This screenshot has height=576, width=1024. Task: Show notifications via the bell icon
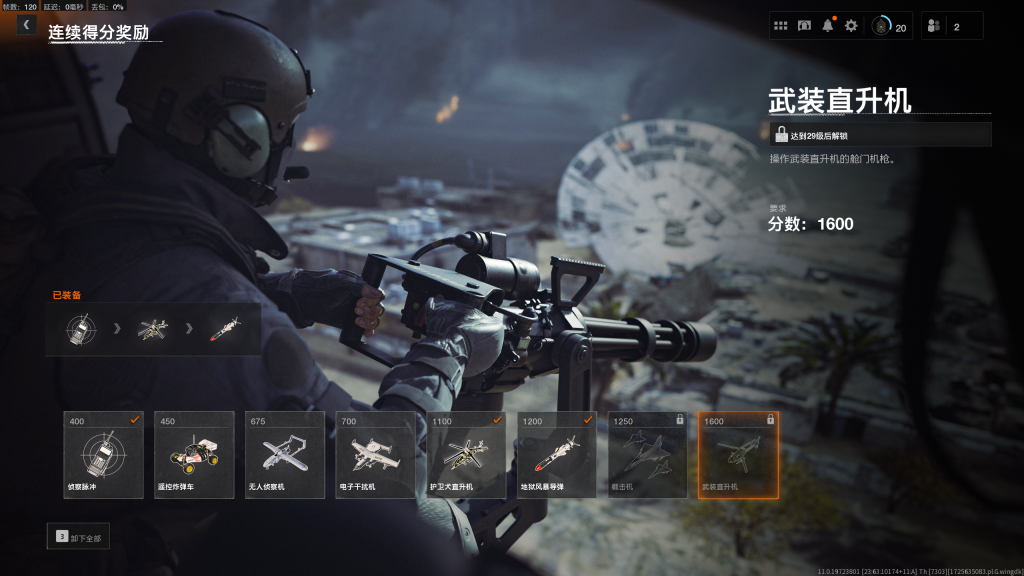coord(827,26)
